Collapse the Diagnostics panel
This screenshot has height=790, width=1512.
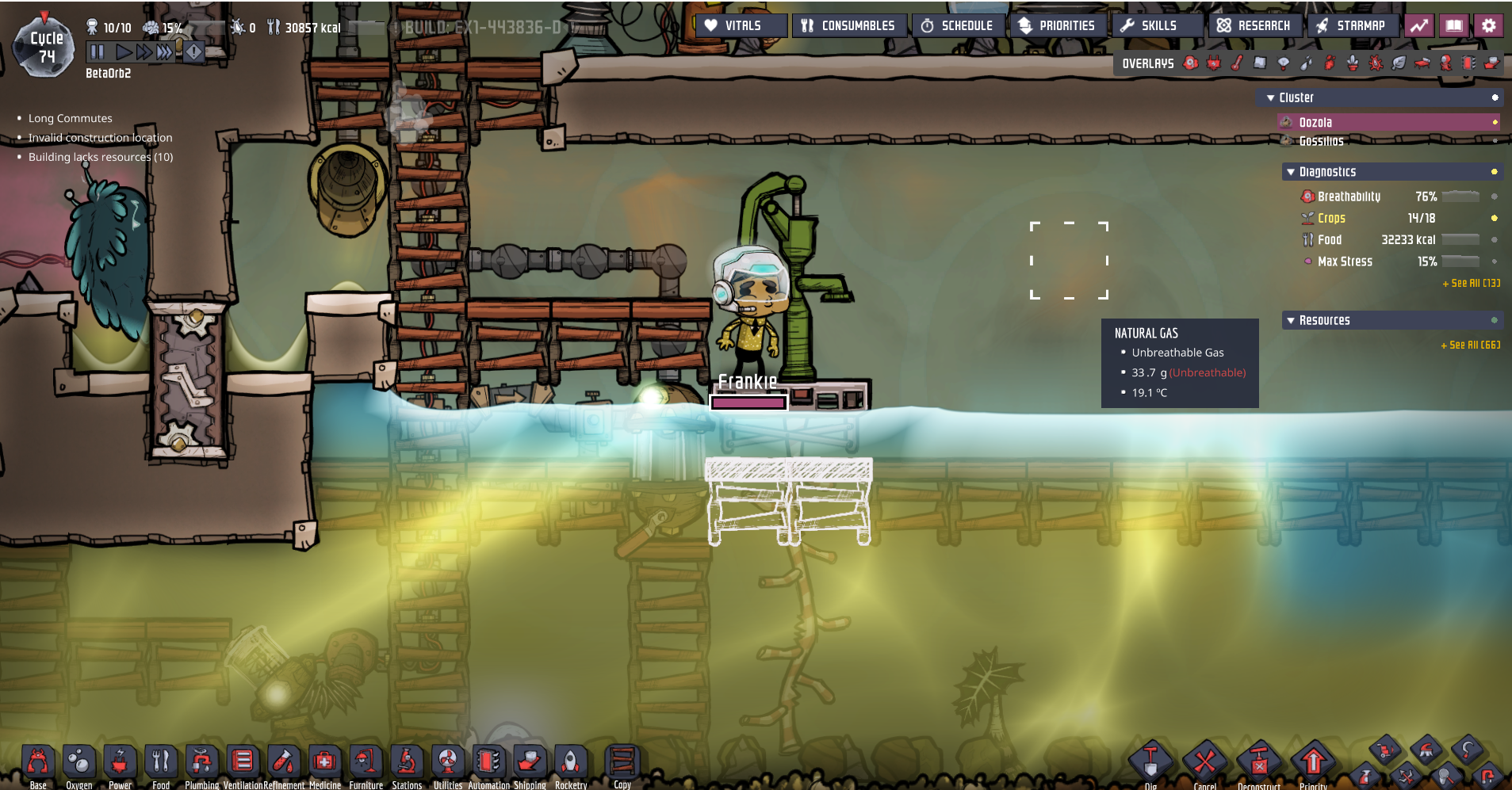1291,172
